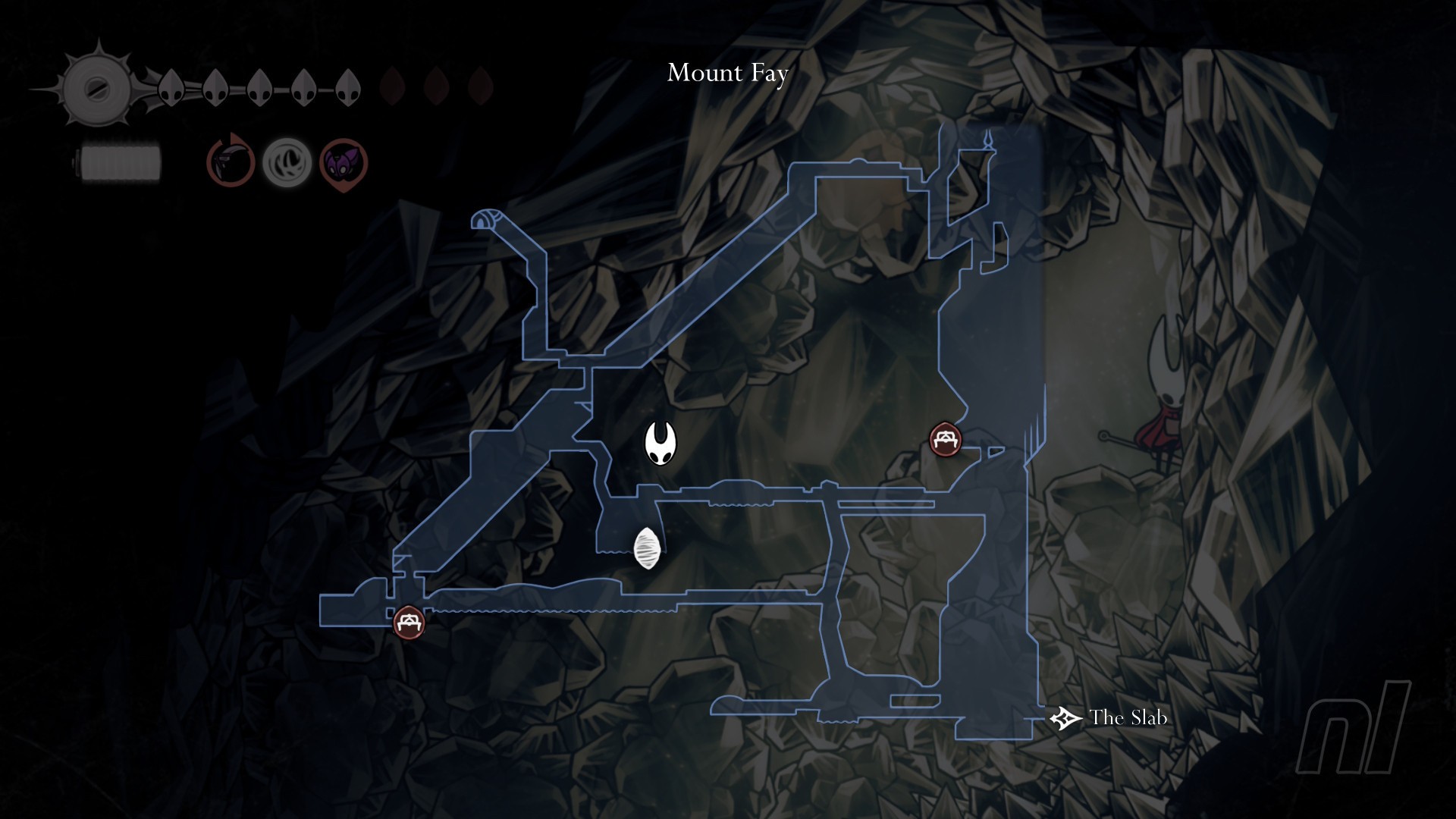Click the white silk cocoon map marker
Image resolution: width=1456 pixels, height=819 pixels.
(x=648, y=548)
